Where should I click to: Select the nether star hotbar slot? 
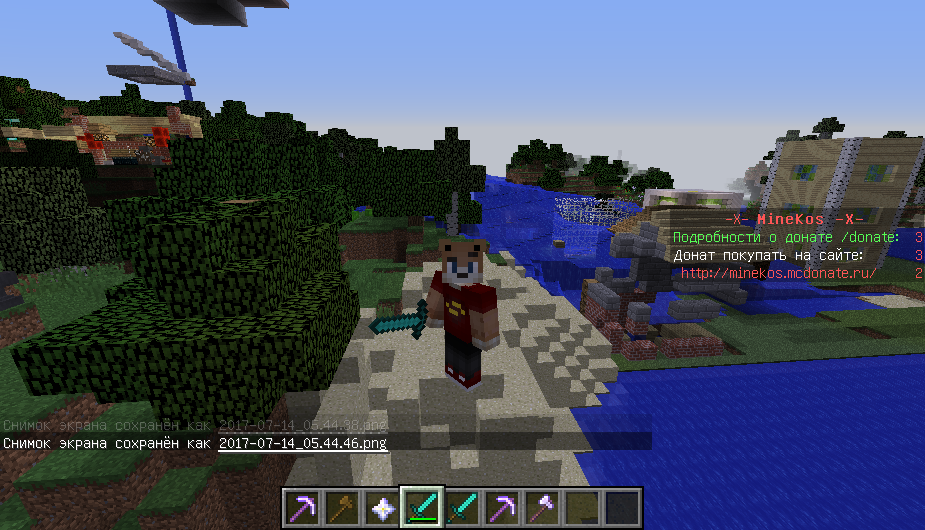[381, 508]
